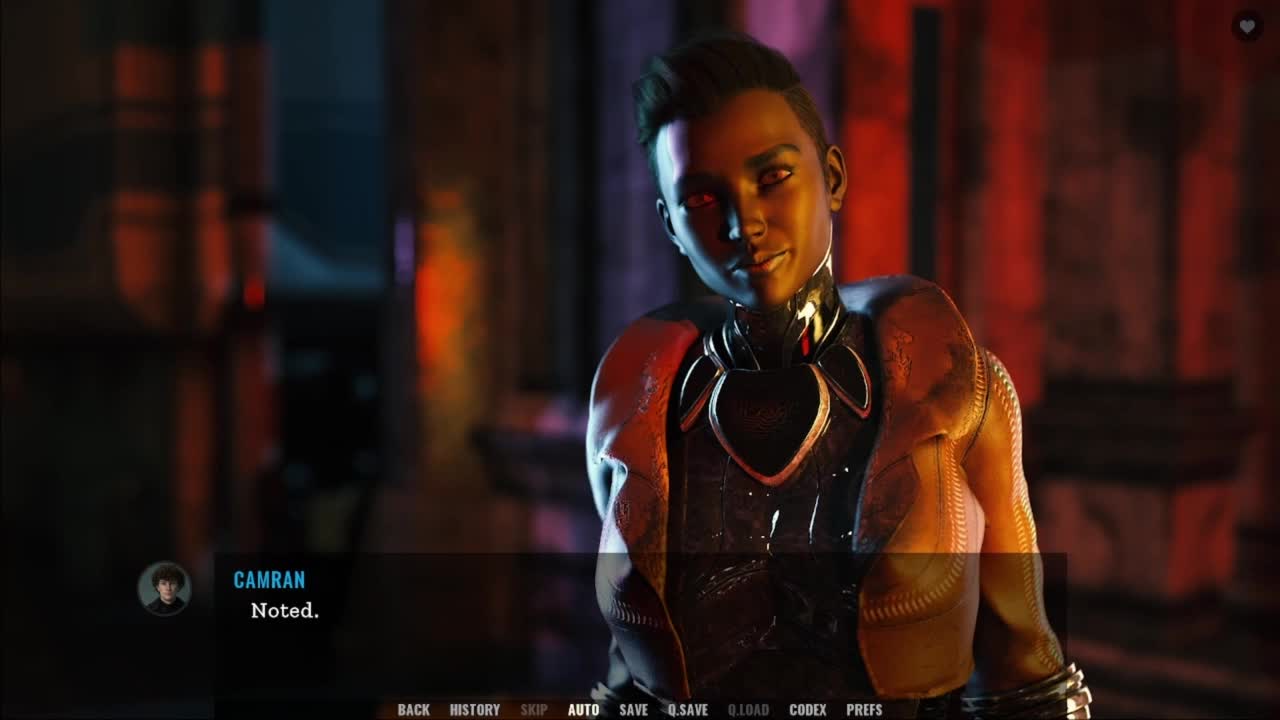Toggle AUTO advance mode

[583, 710]
